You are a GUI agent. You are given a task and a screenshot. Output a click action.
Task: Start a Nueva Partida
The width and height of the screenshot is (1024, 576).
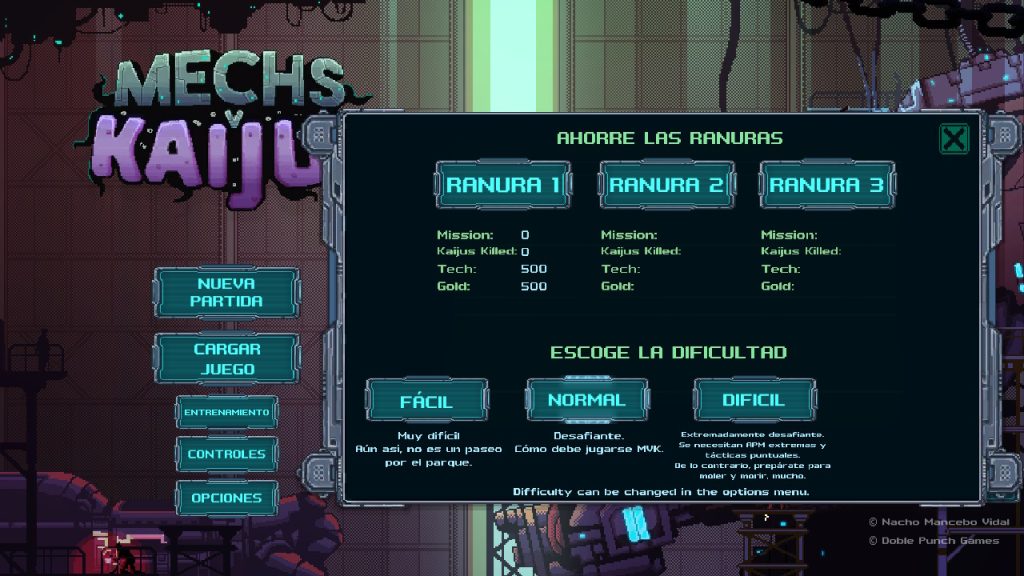[x=226, y=292]
